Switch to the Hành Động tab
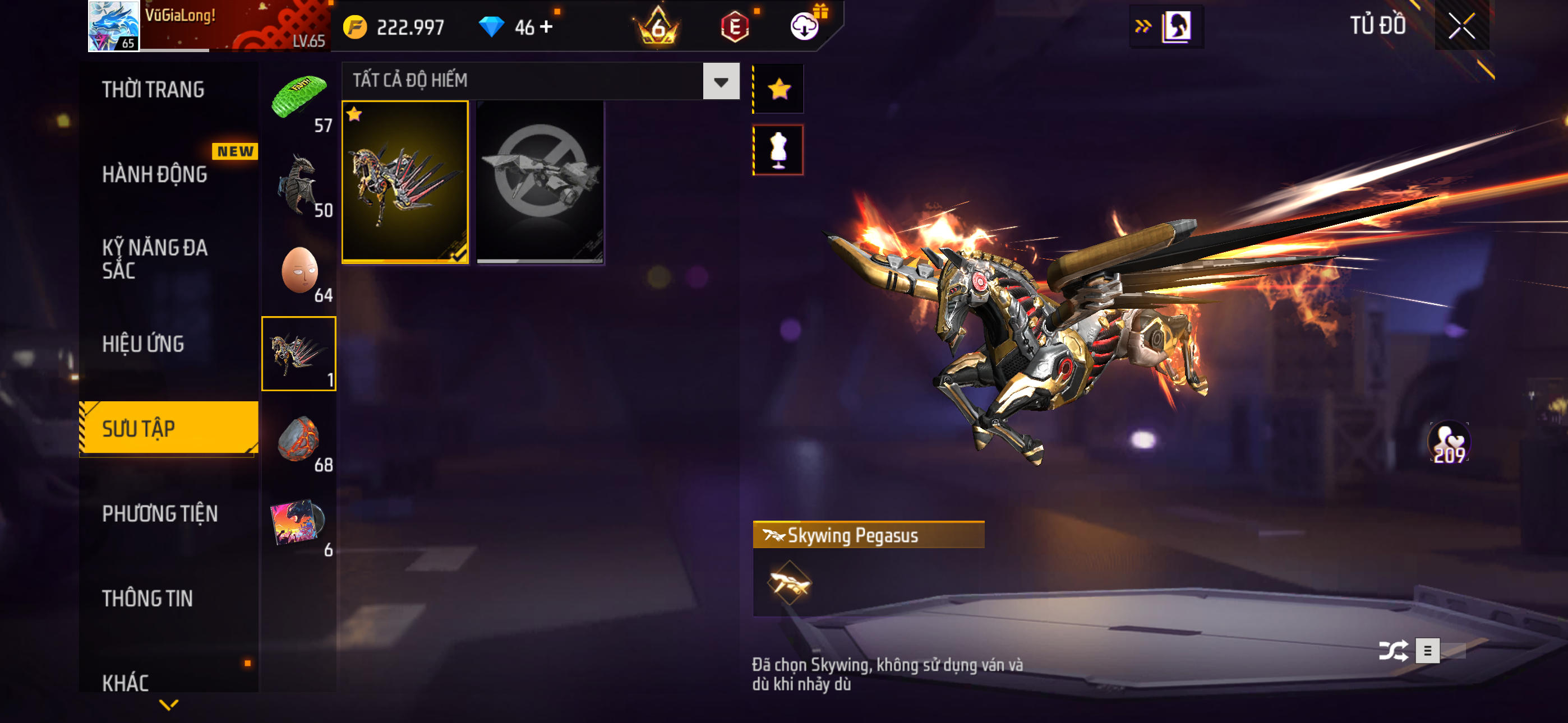 tap(155, 175)
